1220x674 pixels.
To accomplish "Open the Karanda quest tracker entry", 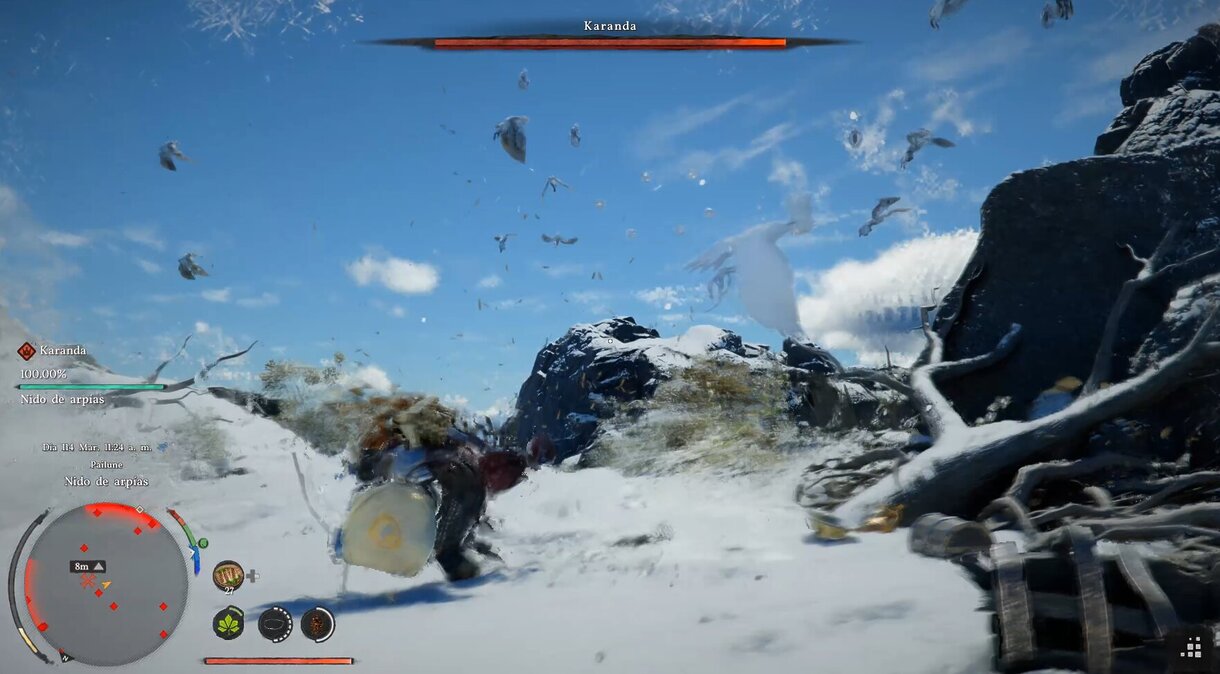I will (x=61, y=351).
